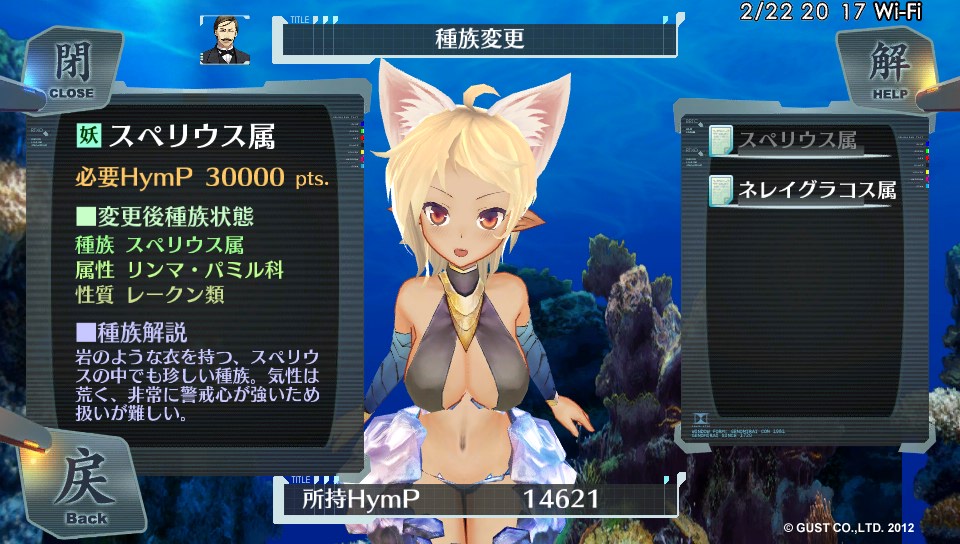Open the Help panel
This screenshot has height=544, width=960.
[884, 68]
